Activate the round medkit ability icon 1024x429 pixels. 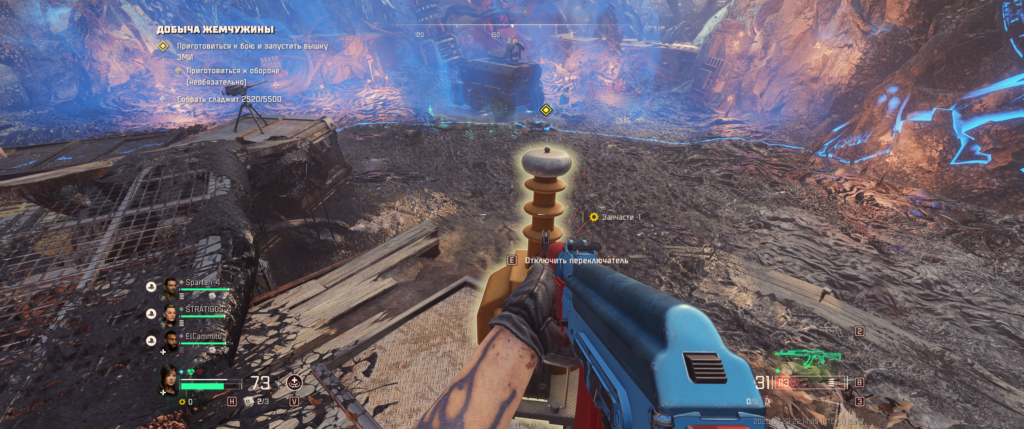294,382
